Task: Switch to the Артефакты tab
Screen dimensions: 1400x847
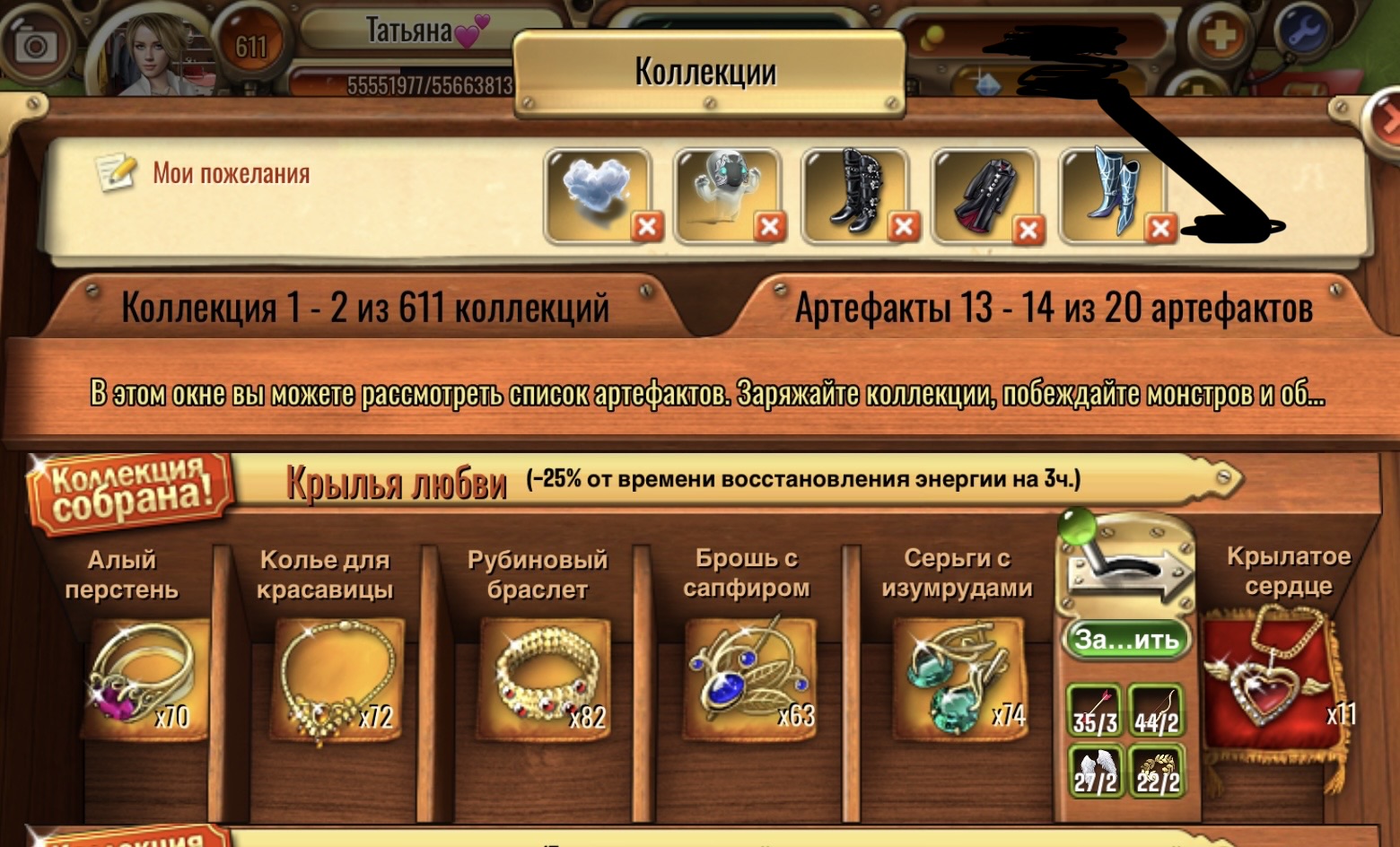Action: click(x=1052, y=306)
